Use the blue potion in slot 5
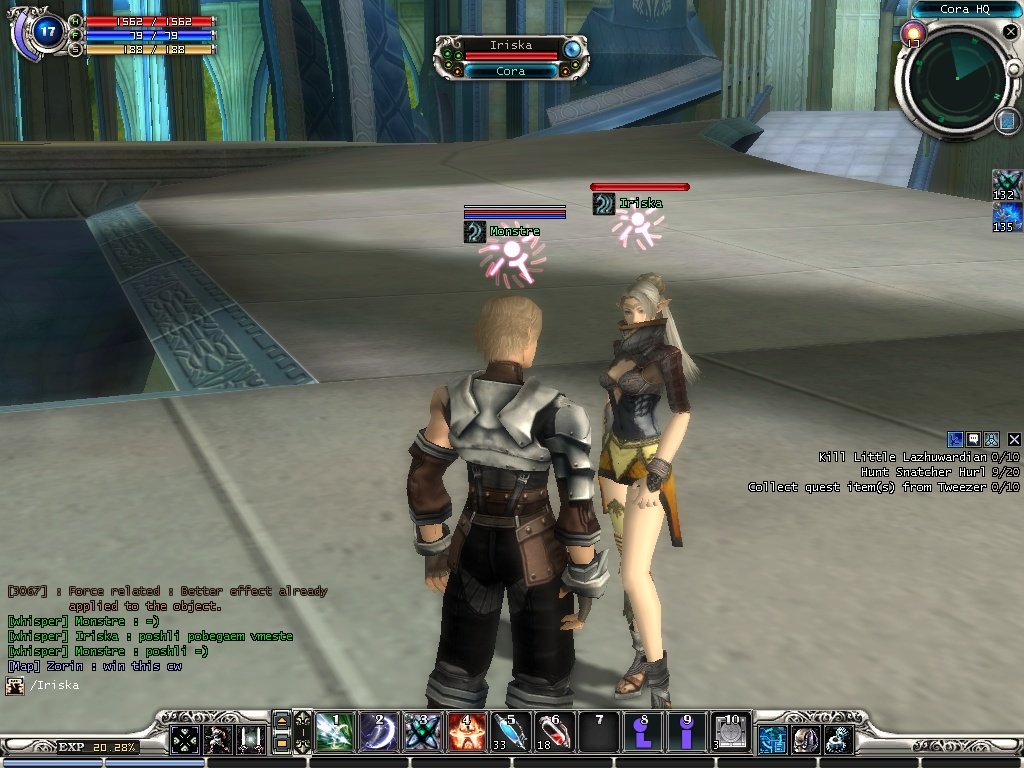 (510, 733)
